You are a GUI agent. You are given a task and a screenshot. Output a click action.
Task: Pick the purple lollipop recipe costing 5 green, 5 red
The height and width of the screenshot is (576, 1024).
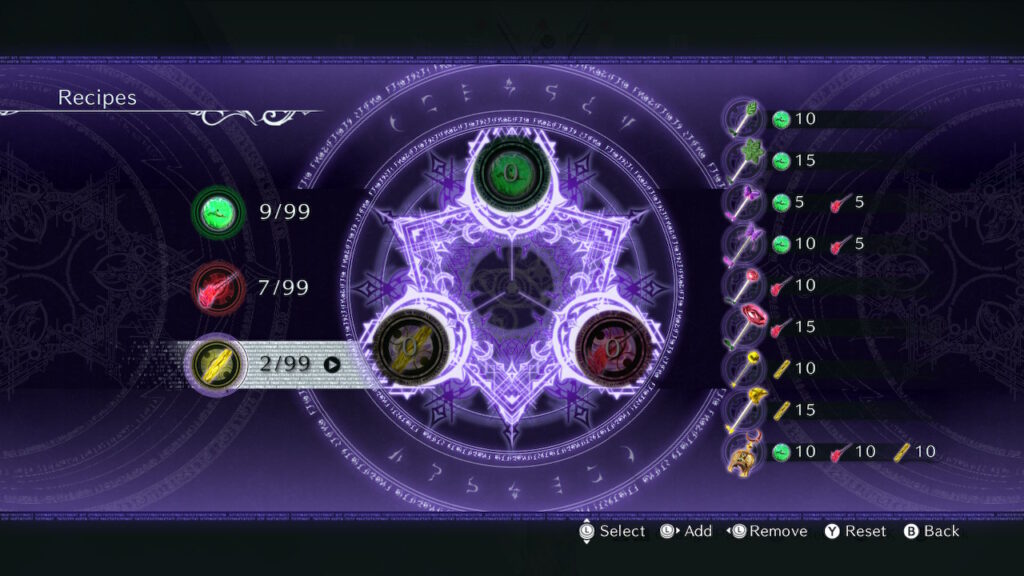(744, 202)
